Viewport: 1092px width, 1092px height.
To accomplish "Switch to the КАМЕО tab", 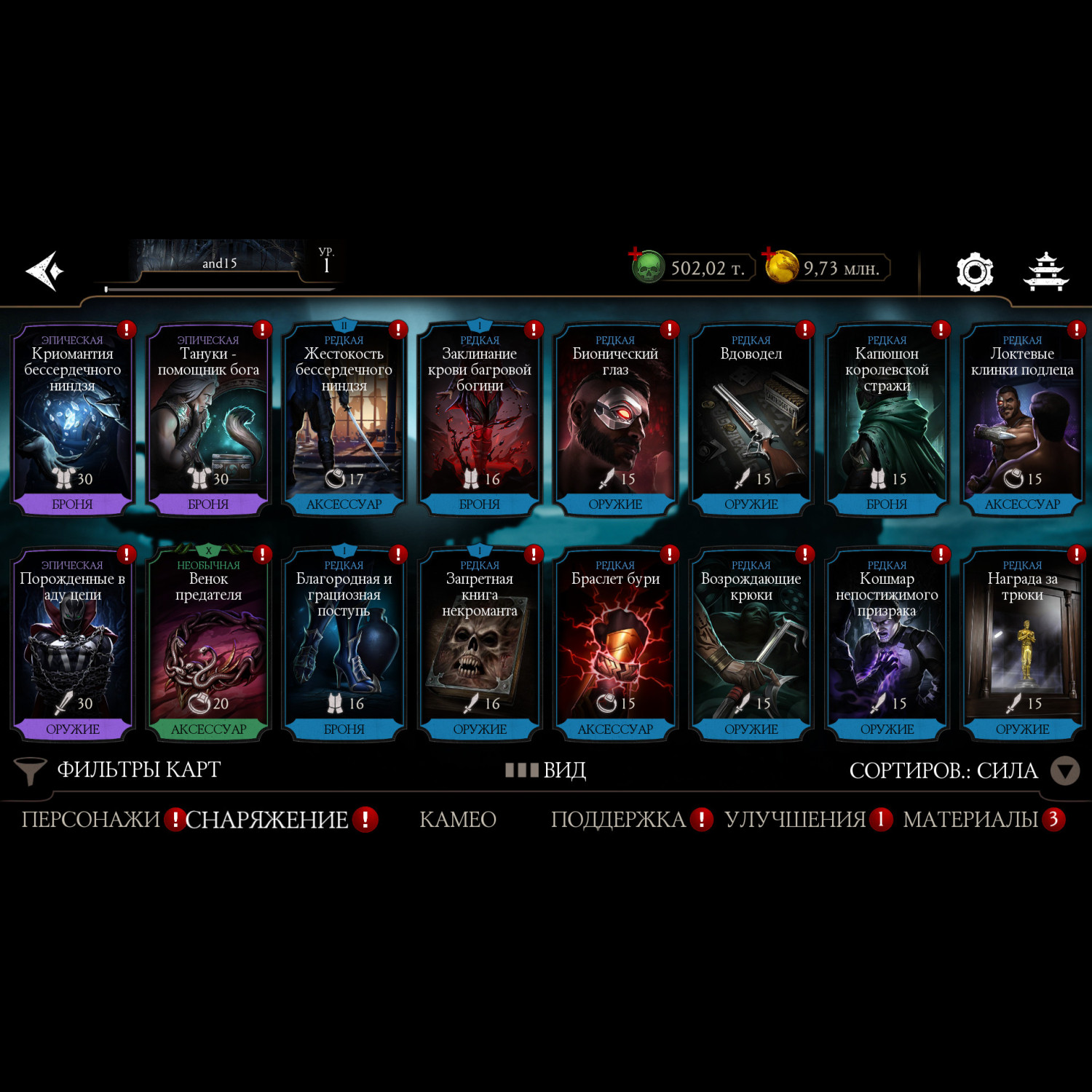I will point(458,820).
